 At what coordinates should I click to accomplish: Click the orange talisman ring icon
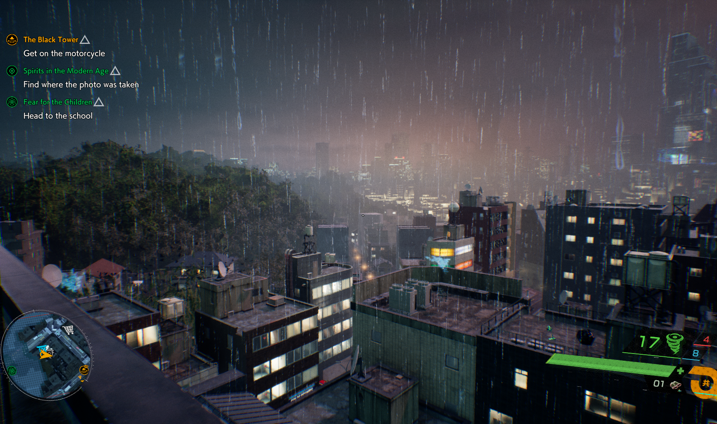click(704, 382)
